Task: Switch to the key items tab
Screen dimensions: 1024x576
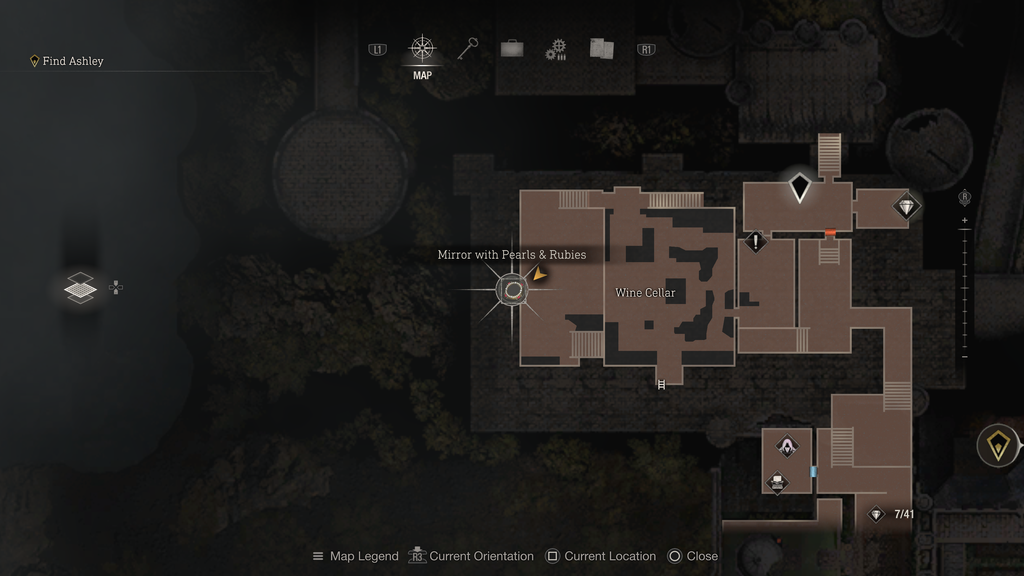Action: point(468,49)
